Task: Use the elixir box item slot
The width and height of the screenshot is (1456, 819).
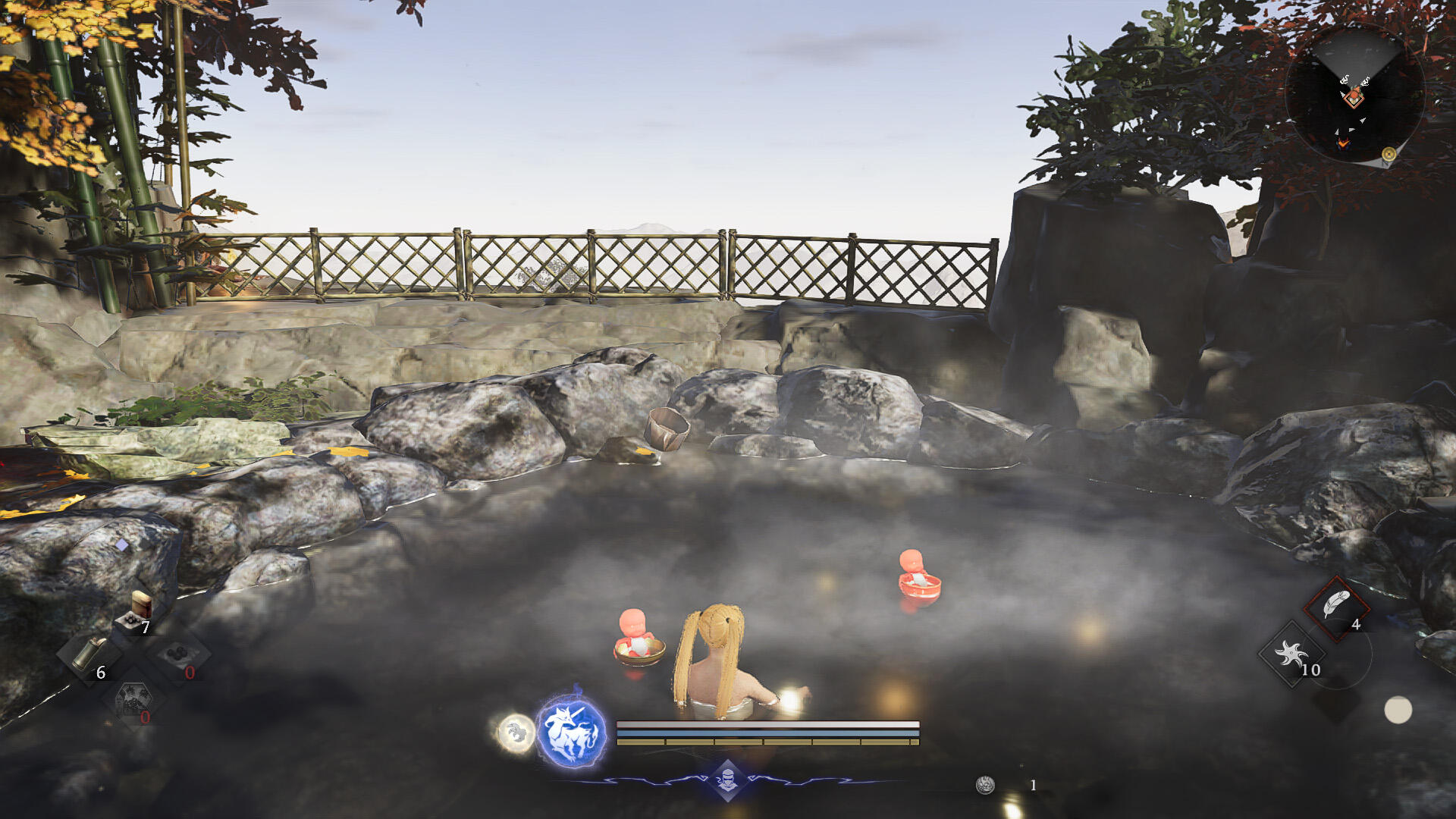Action: coord(137,611)
